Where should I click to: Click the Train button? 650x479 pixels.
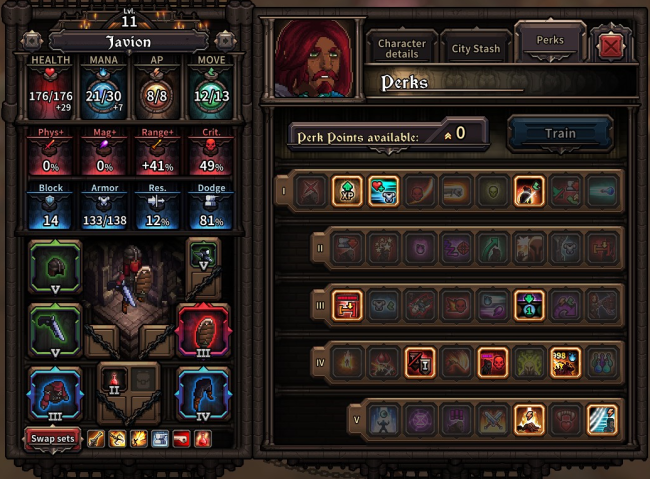(560, 134)
